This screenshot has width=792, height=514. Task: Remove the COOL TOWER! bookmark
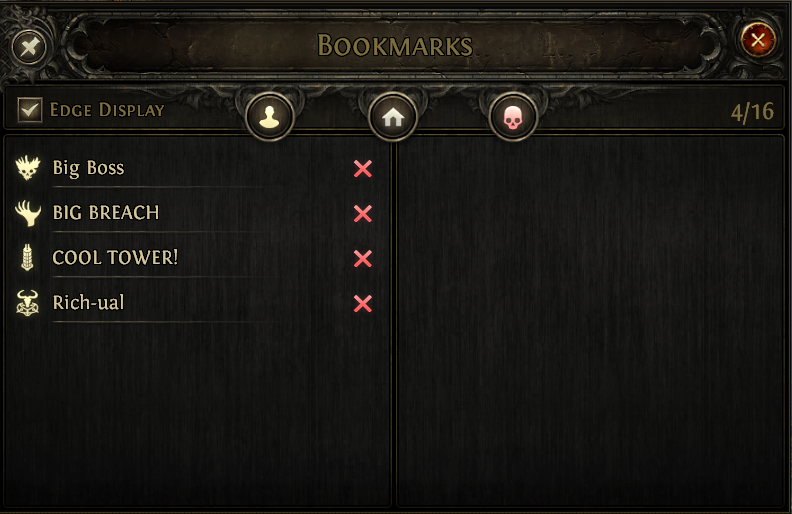(x=363, y=259)
